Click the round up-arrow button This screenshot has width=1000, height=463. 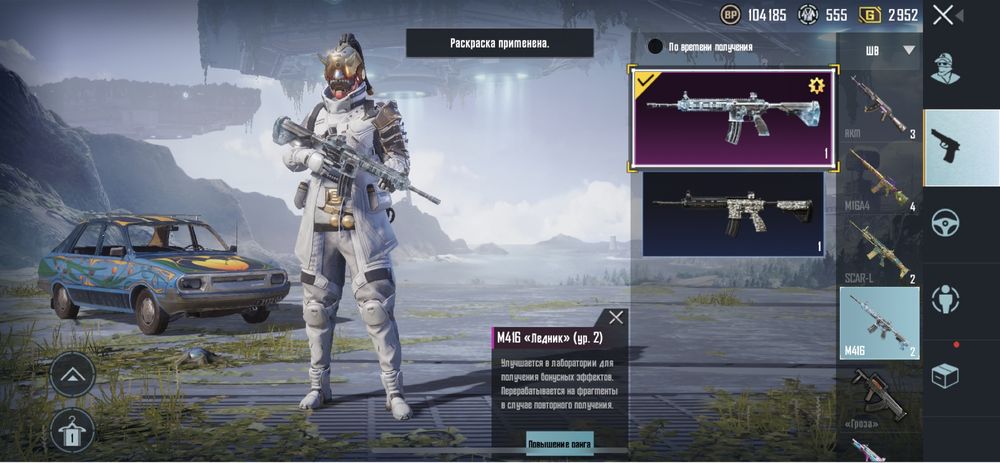pos(73,376)
